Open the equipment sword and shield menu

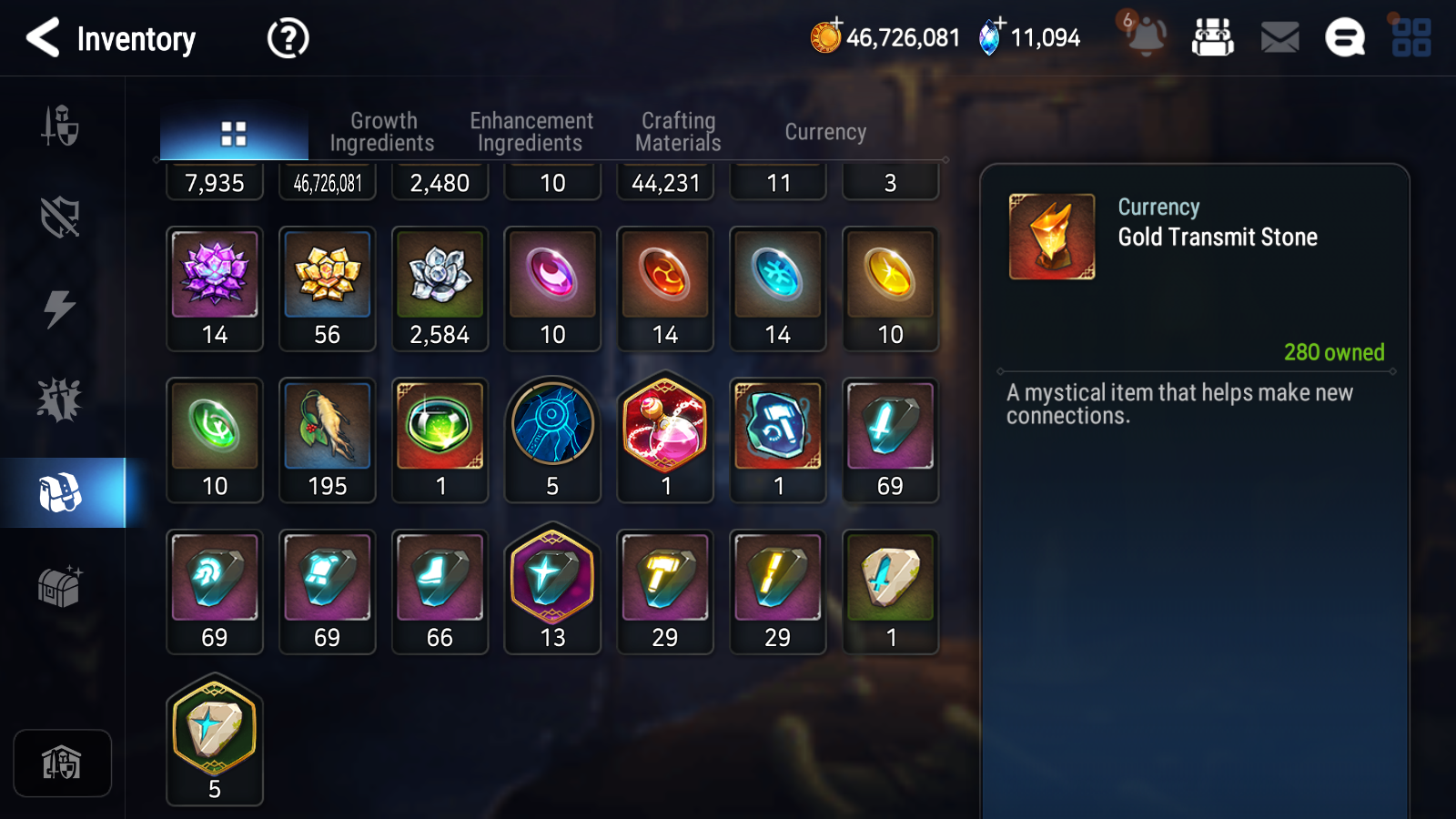(x=60, y=127)
